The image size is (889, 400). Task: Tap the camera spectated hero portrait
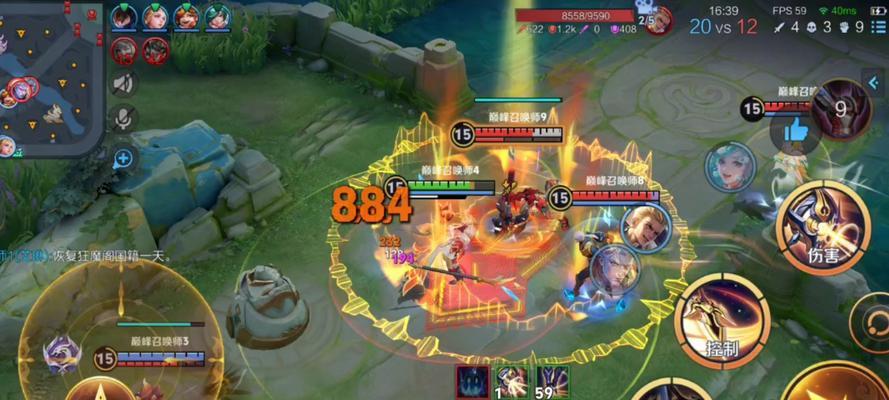(x=657, y=19)
